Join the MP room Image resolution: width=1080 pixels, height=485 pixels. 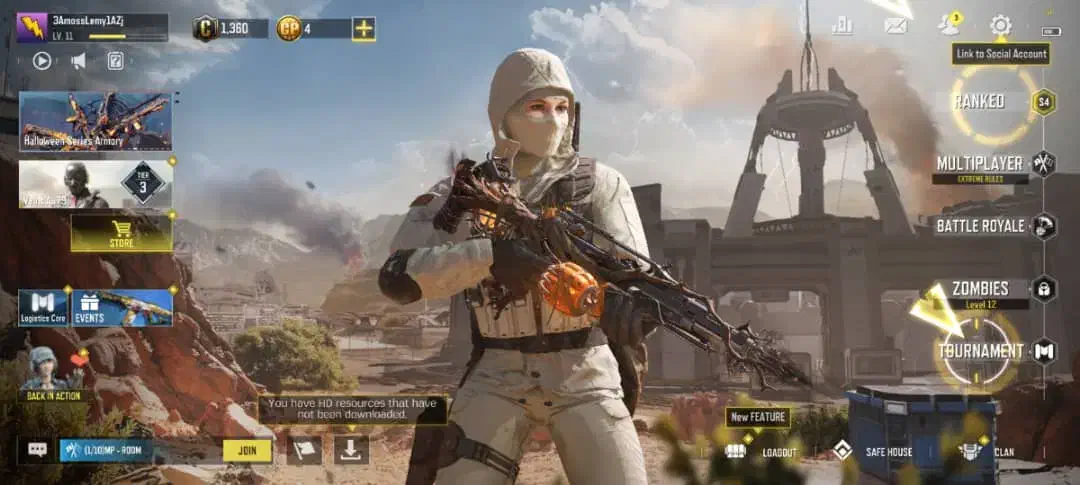pos(247,450)
